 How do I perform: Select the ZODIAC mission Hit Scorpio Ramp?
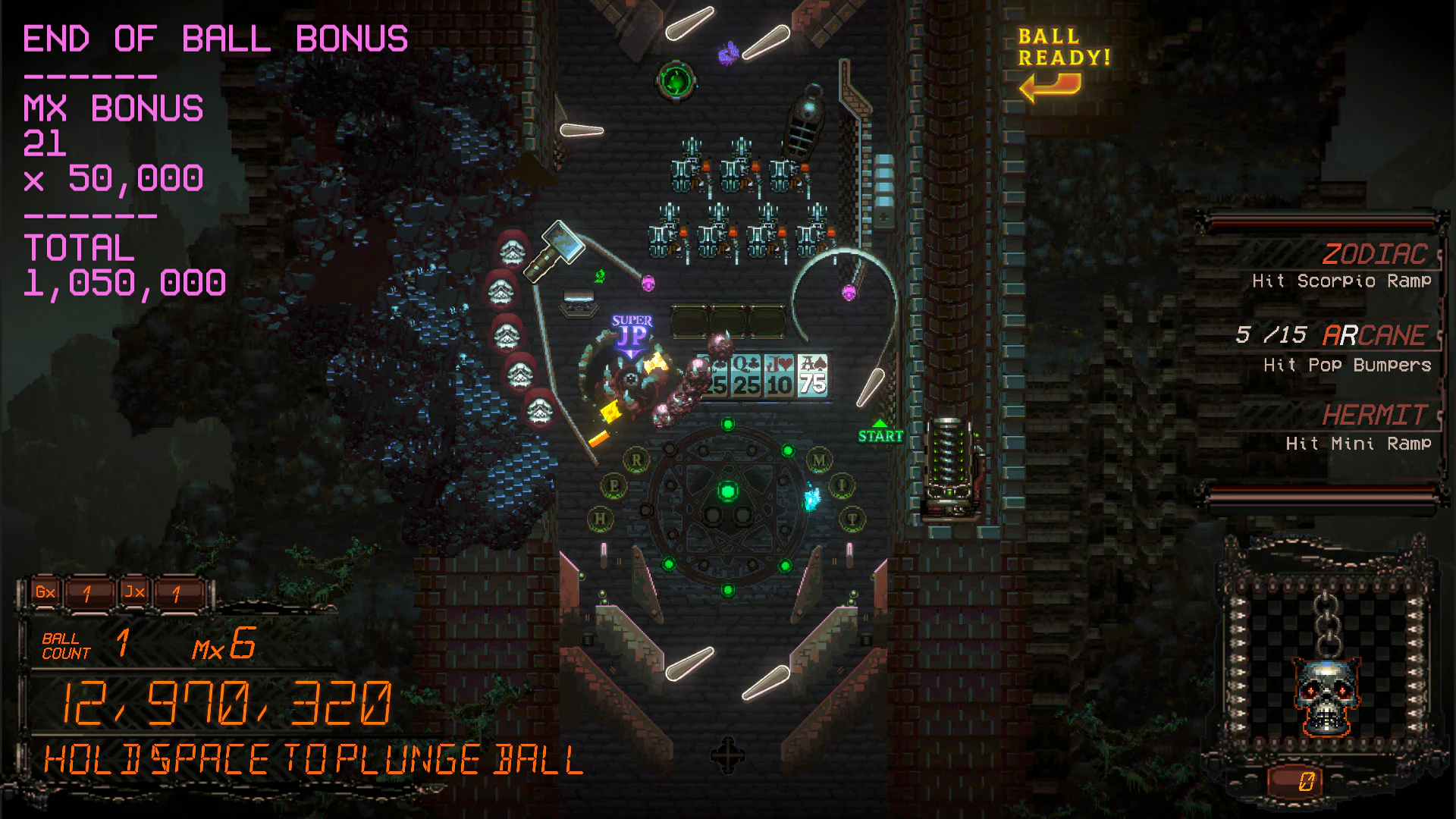click(x=1342, y=265)
